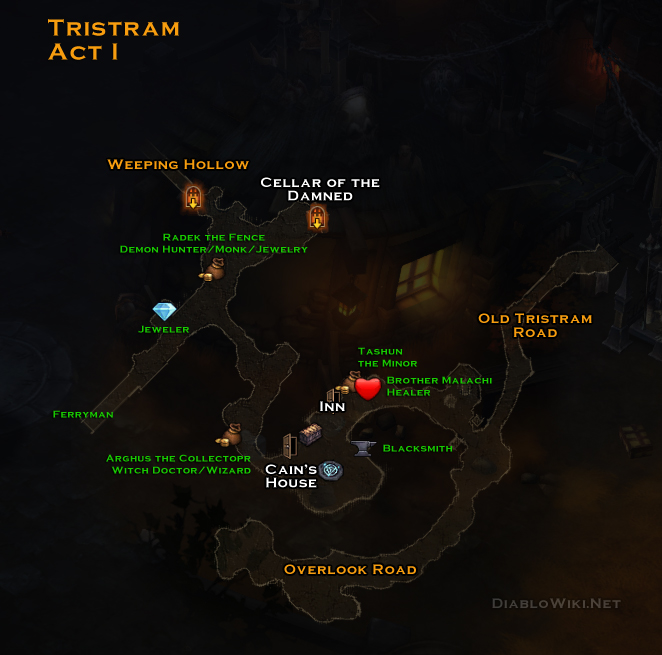Click the Ferryman label
The image size is (662, 655).
[83, 414]
